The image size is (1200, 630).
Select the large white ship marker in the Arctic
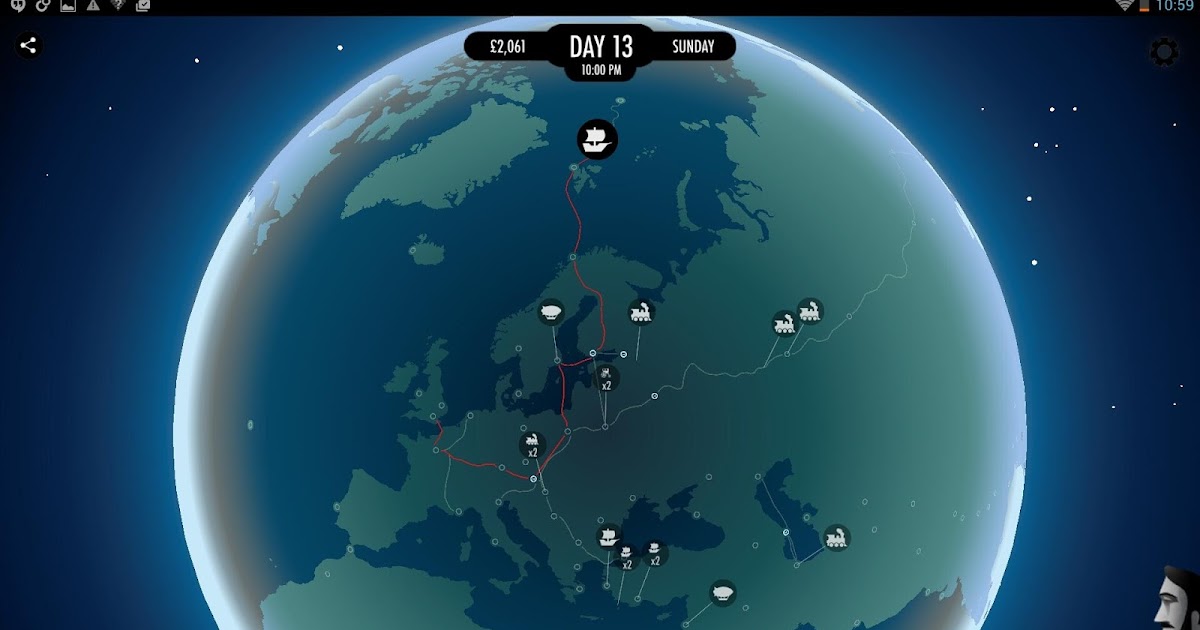click(597, 139)
